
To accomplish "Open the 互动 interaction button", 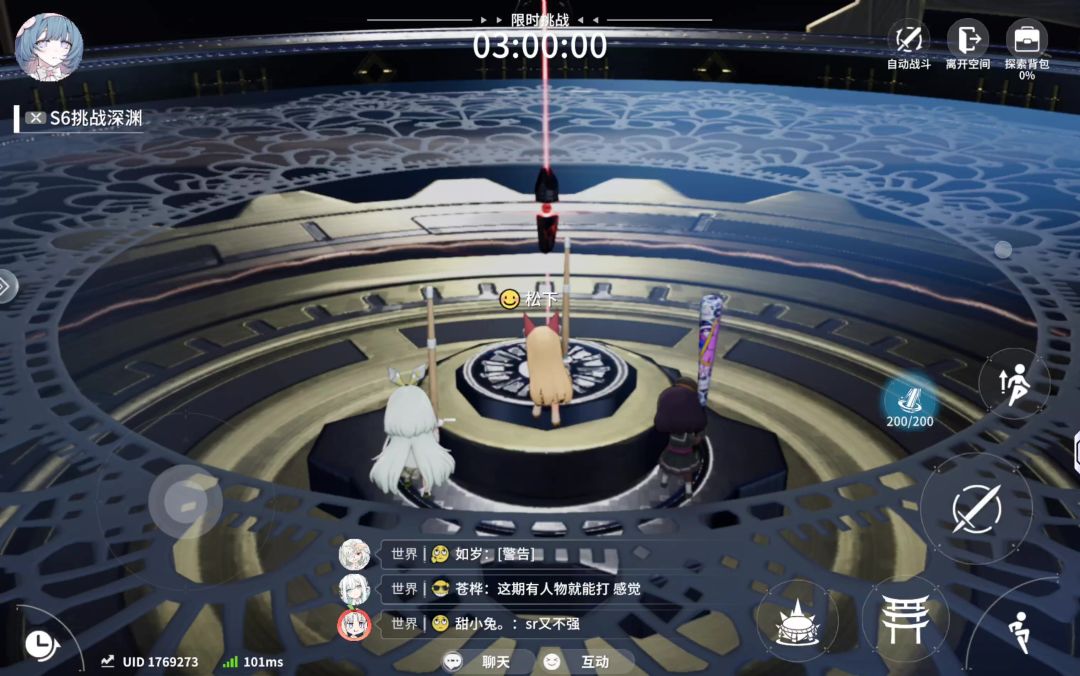I will coord(588,661).
